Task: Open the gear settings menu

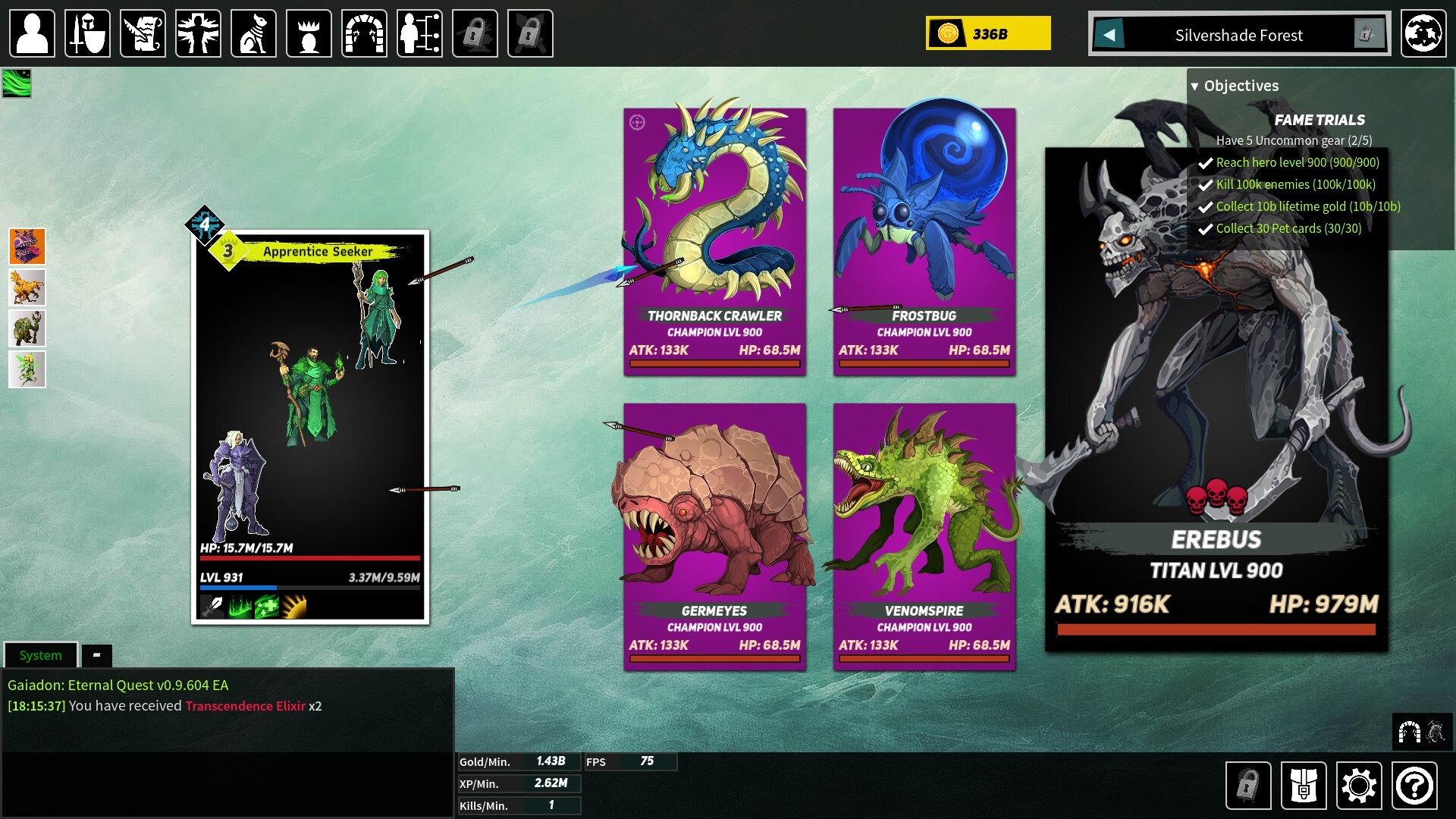Action: [1358, 785]
